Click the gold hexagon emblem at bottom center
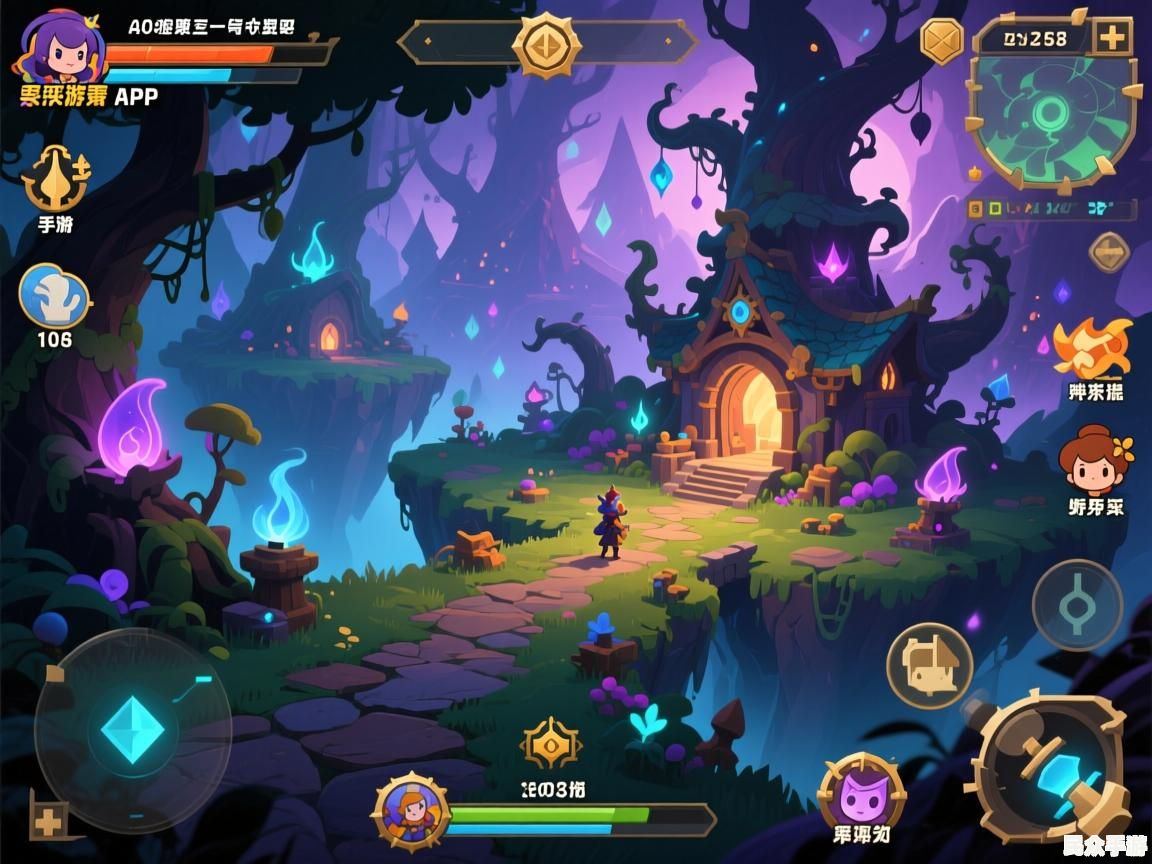Viewport: 1152px width, 864px height. coord(551,745)
